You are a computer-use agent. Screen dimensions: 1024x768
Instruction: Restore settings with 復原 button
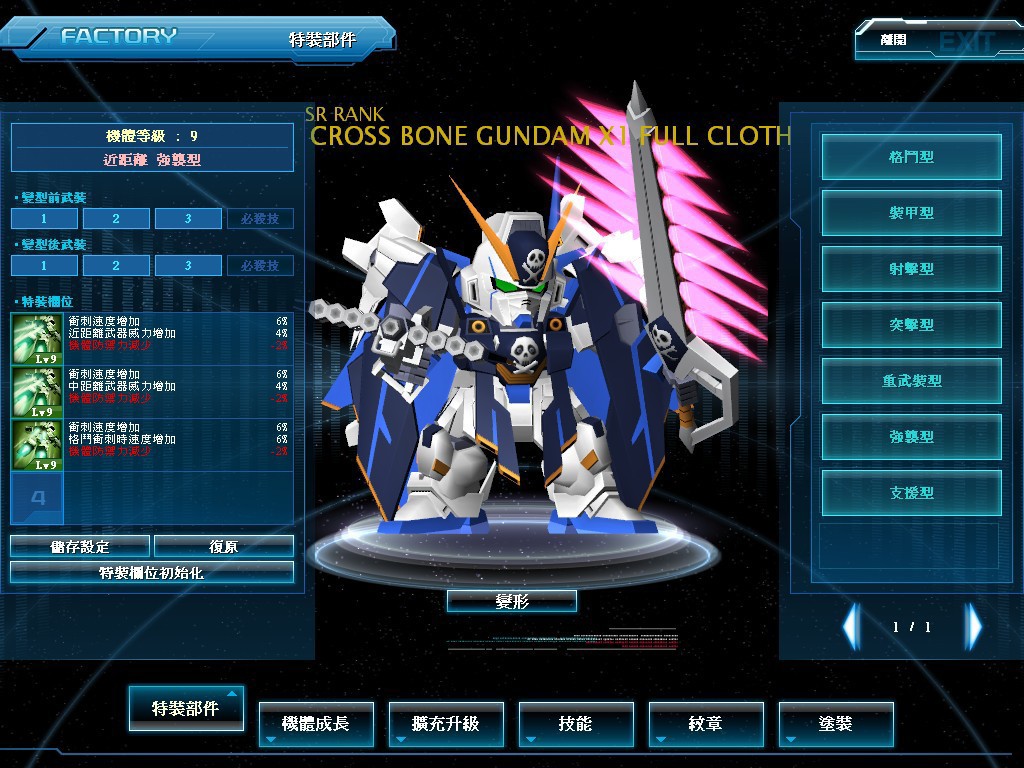(x=224, y=546)
